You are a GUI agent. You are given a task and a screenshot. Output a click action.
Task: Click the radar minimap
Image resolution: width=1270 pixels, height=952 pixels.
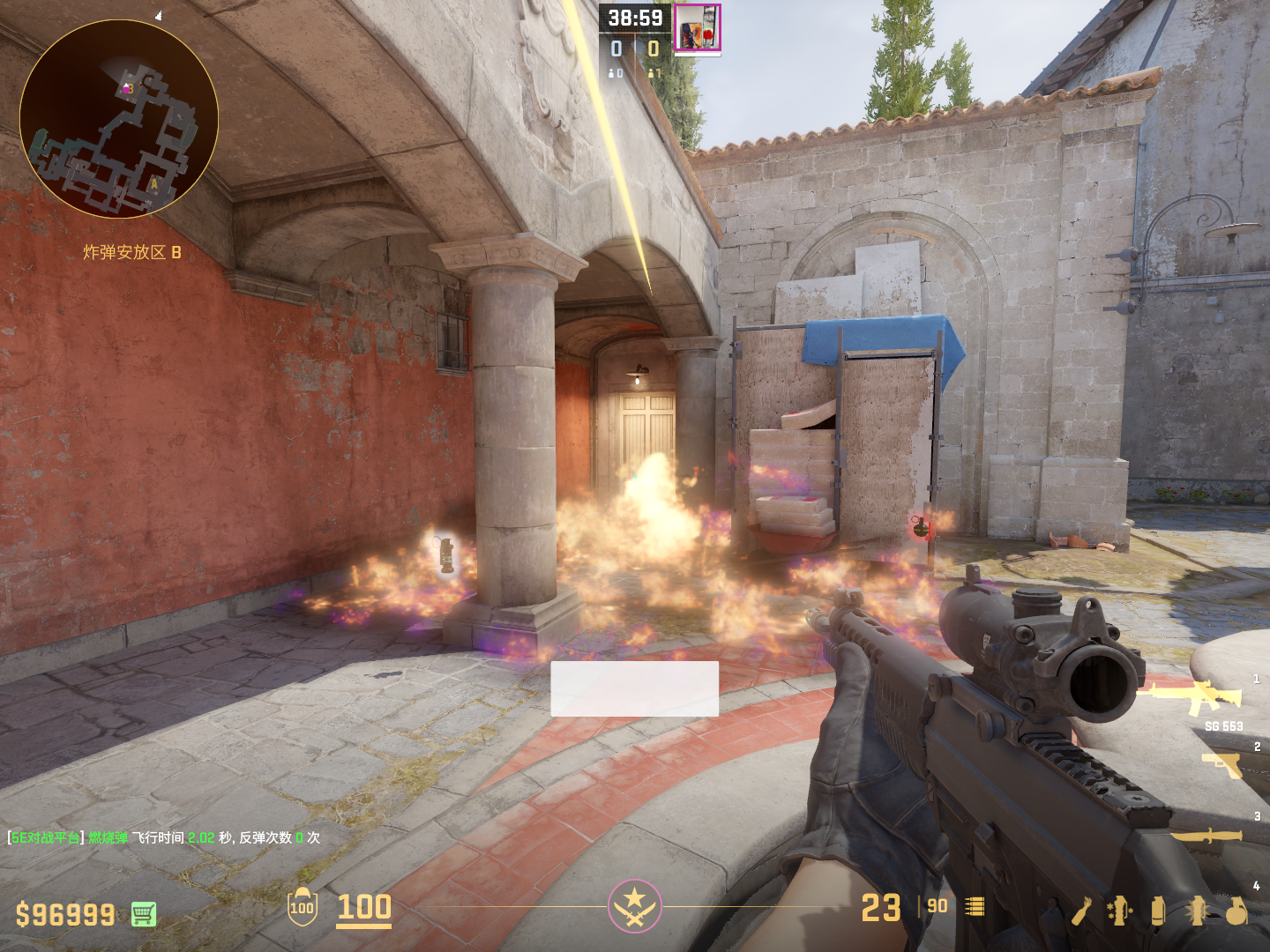pyautogui.click(x=119, y=119)
